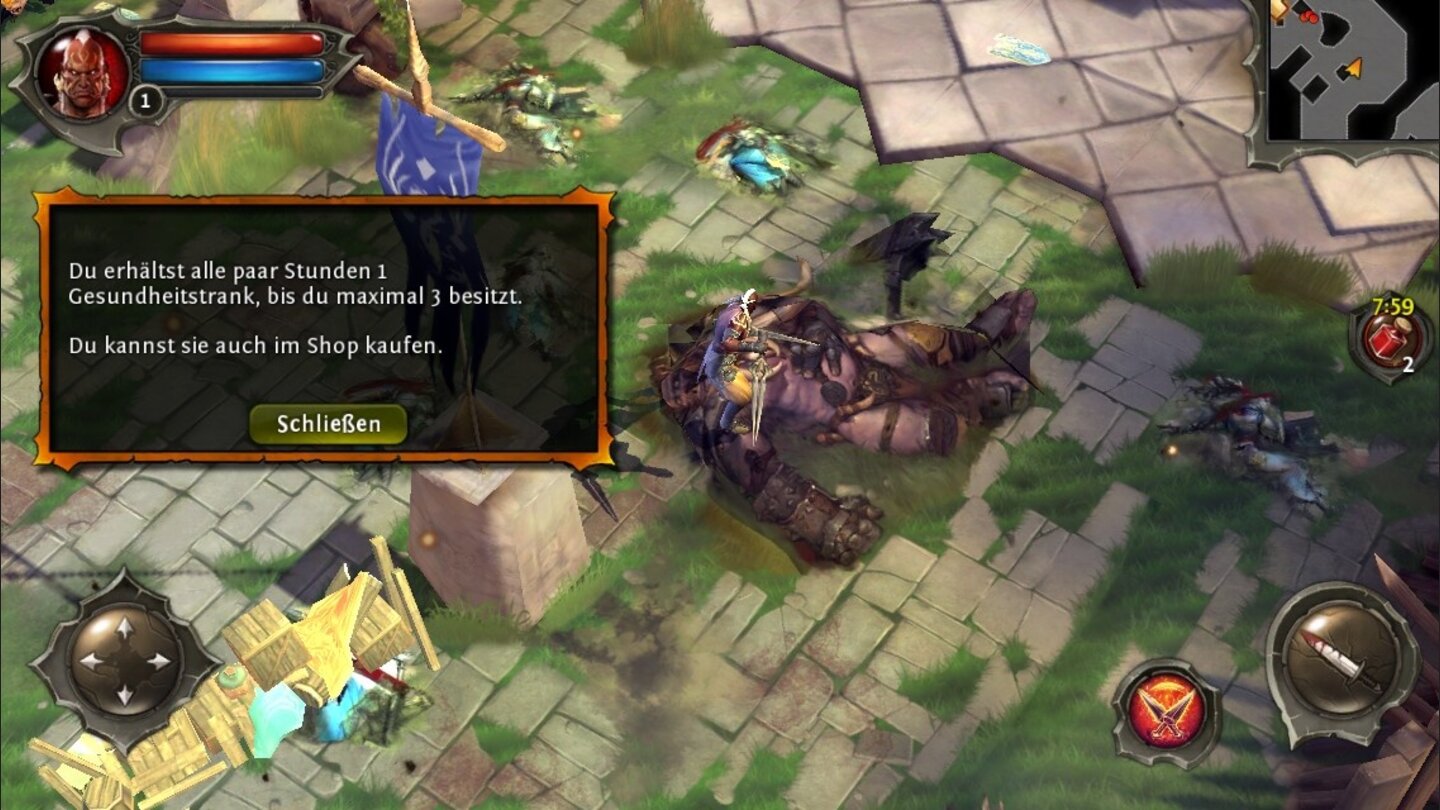Dismiss the Gesundheitstrank notification dialog
Viewport: 1440px width, 810px height.
329,423
